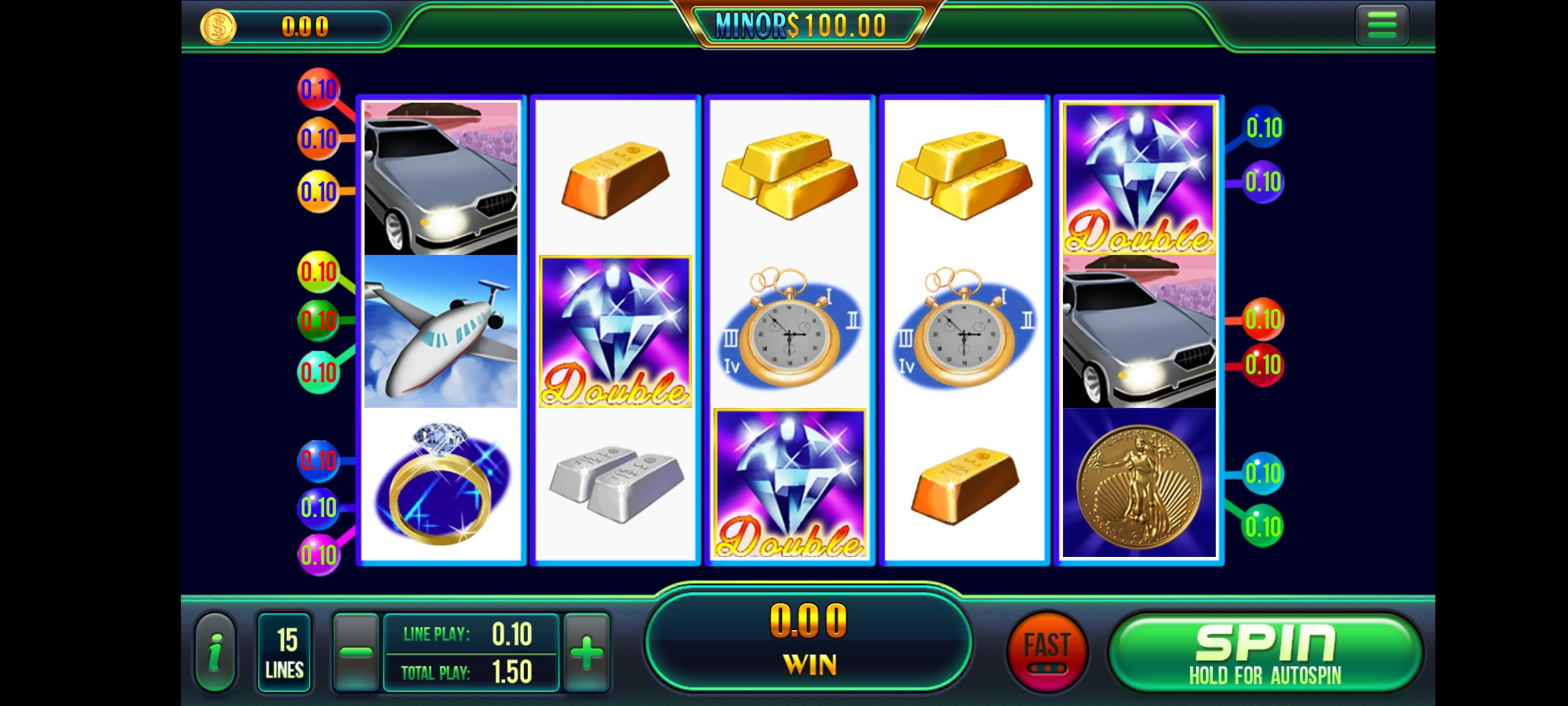The width and height of the screenshot is (1568, 706).
Task: Decrease line play with the minus button
Action: [356, 652]
